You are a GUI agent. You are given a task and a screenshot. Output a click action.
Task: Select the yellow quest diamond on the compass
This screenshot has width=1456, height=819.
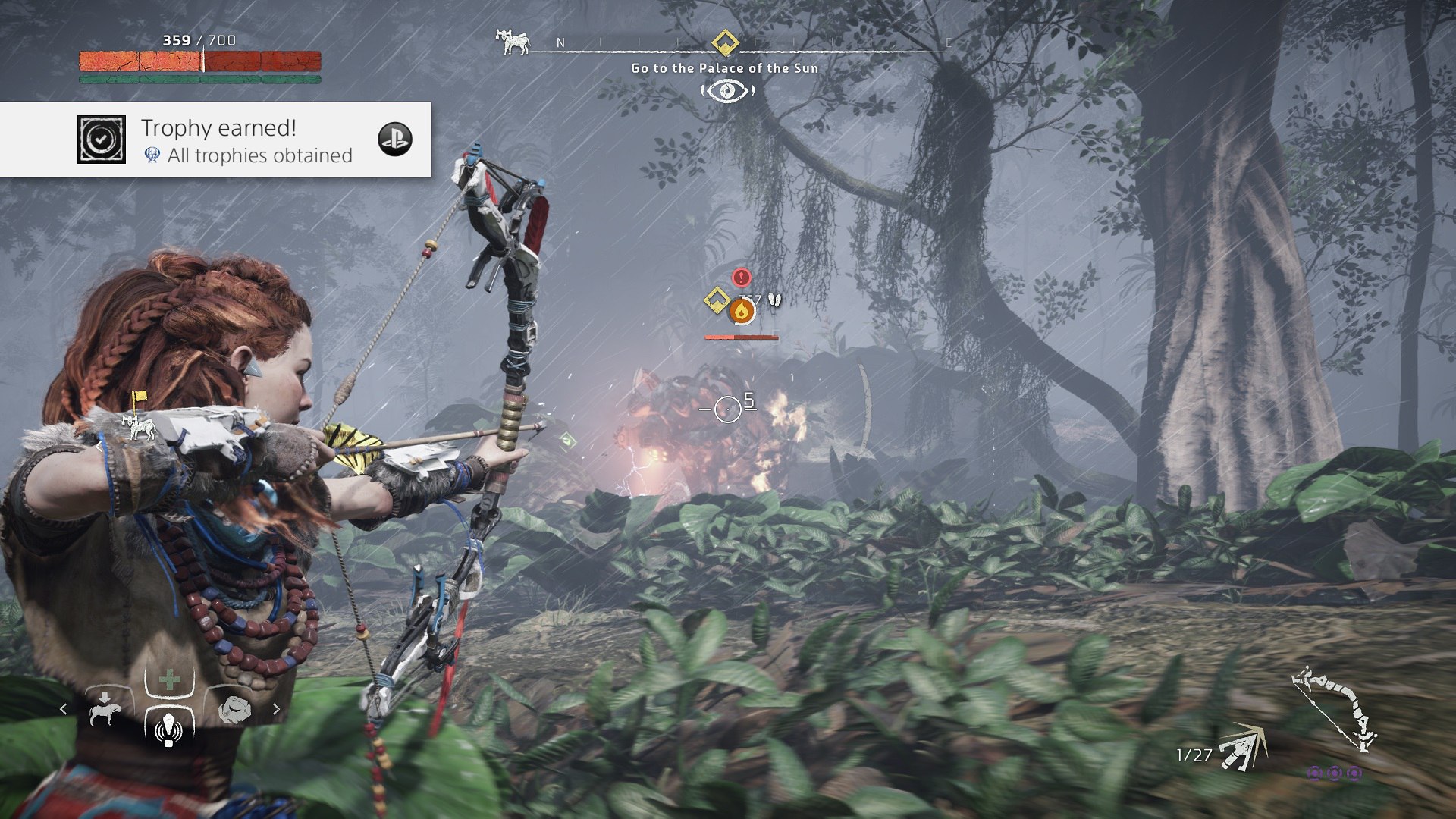tap(725, 42)
